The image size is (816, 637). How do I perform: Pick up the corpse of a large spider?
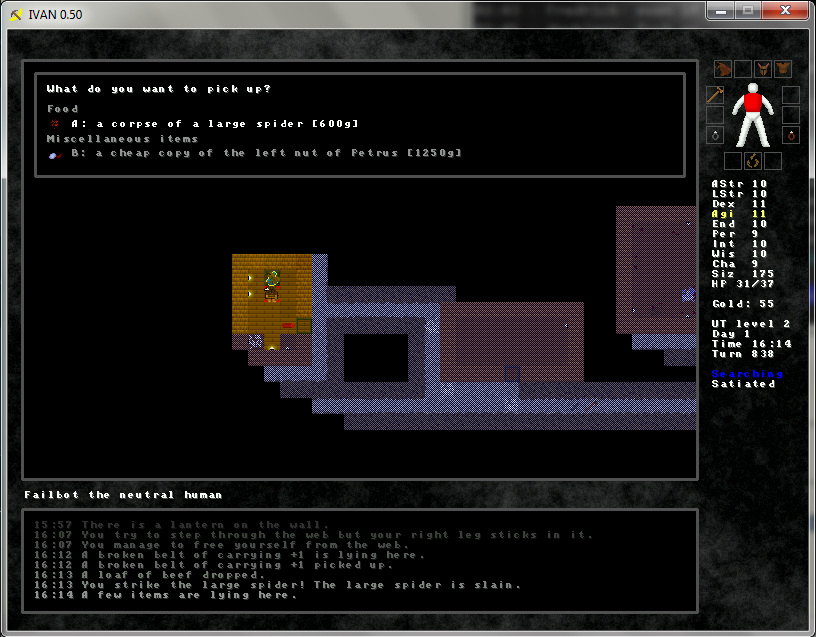(214, 123)
